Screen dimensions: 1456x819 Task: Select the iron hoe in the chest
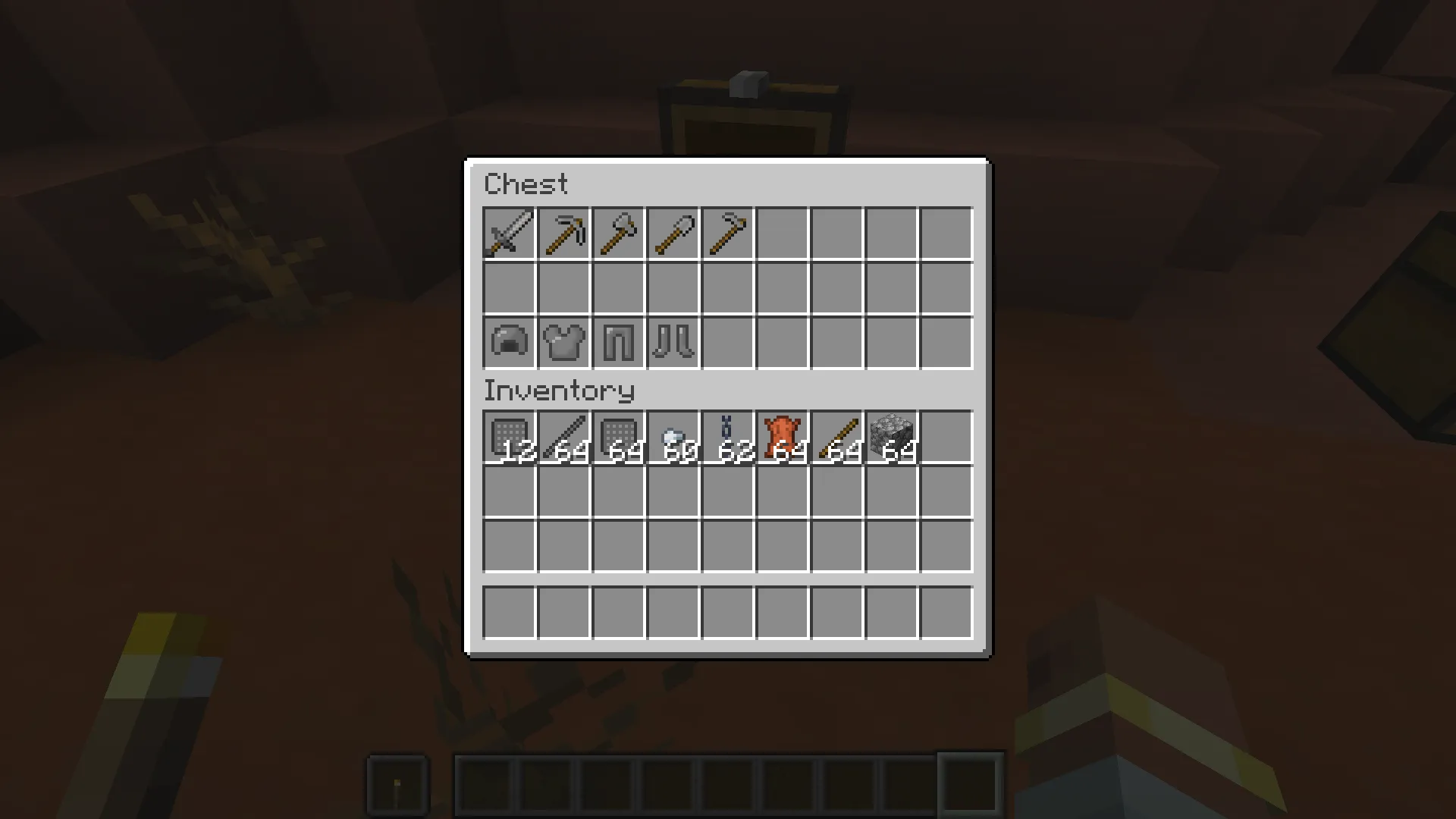(726, 234)
